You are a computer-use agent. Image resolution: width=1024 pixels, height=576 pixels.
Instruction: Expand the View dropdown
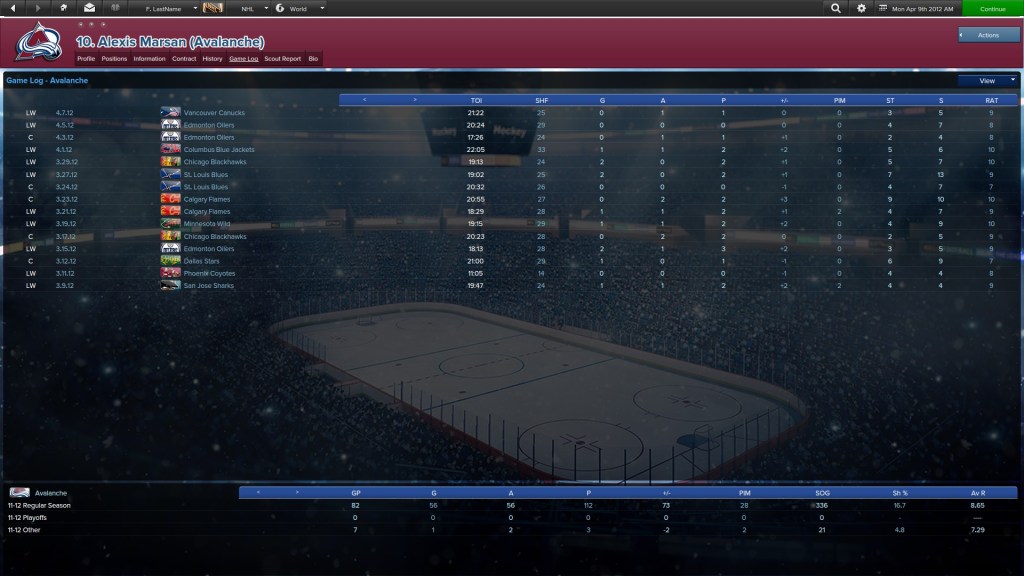(987, 80)
